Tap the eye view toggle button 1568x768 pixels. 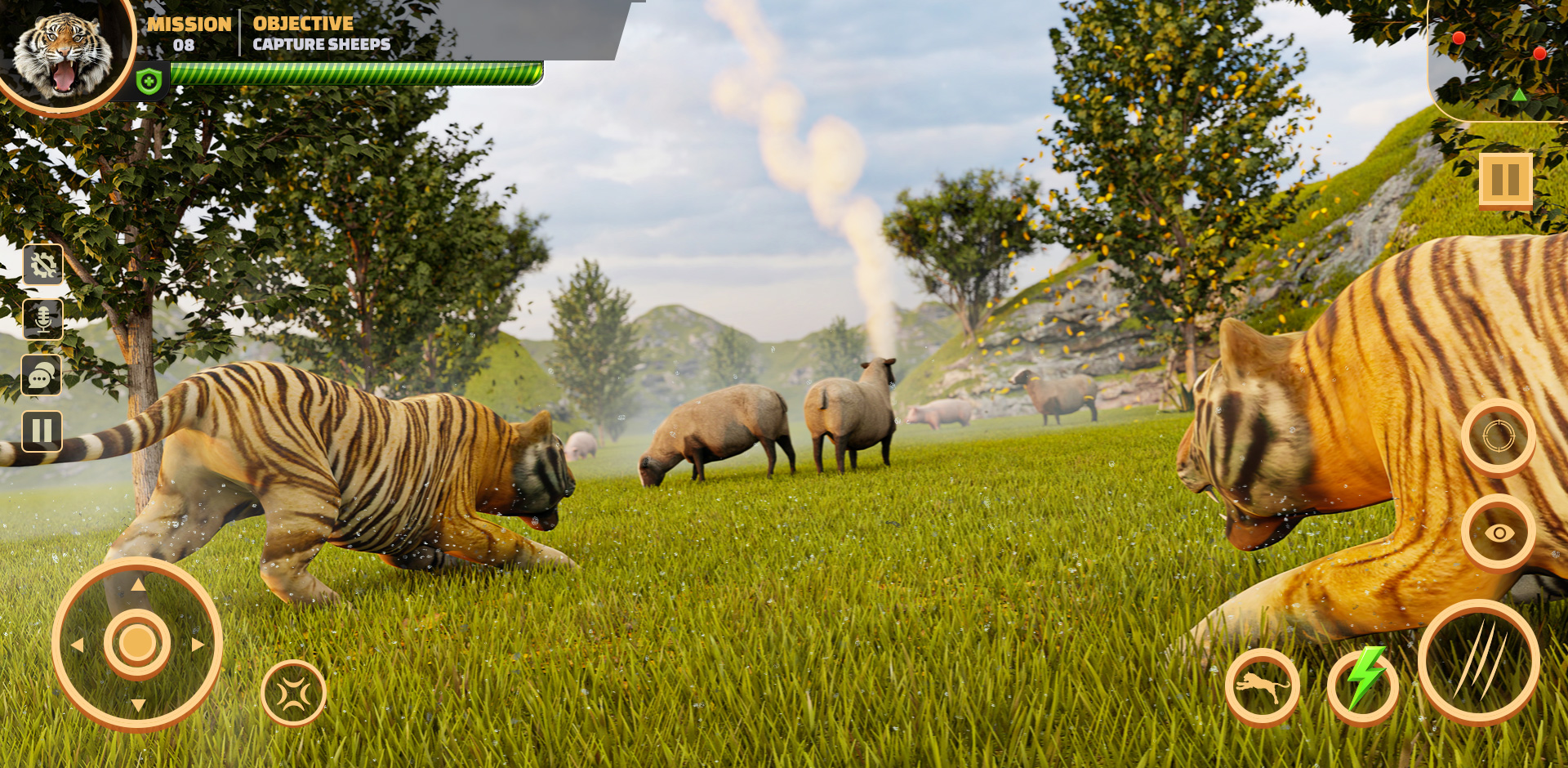pos(1499,533)
